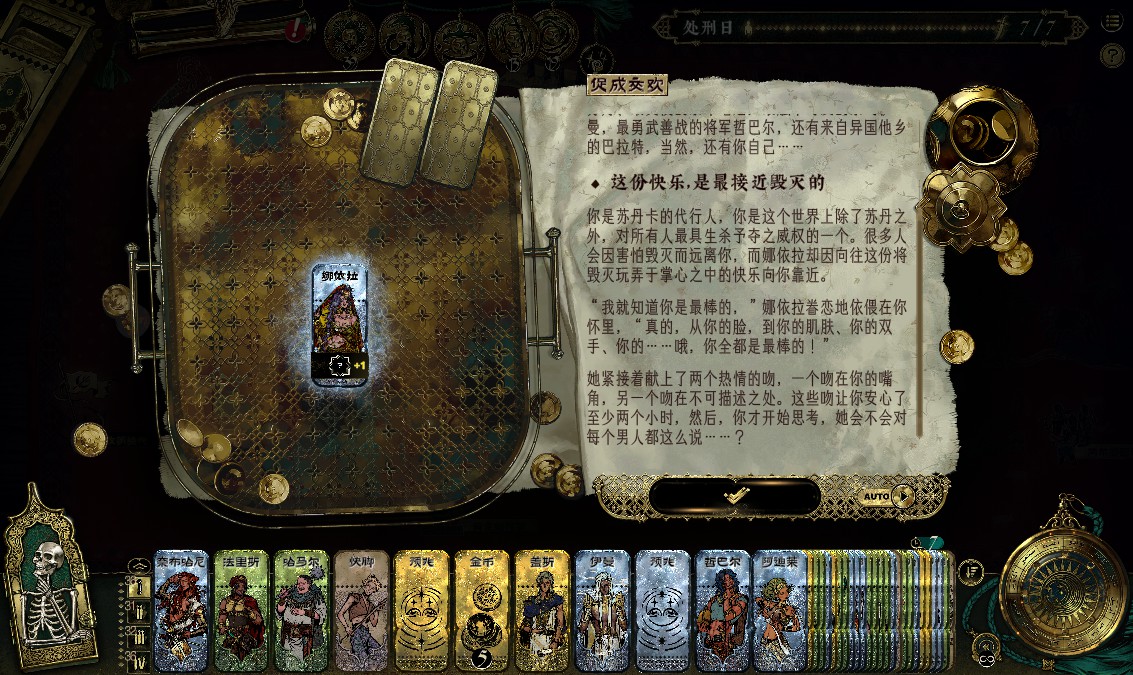Screen dimensions: 1133x675
Task: Select the 梦迪莱 card
Action: 780,610
